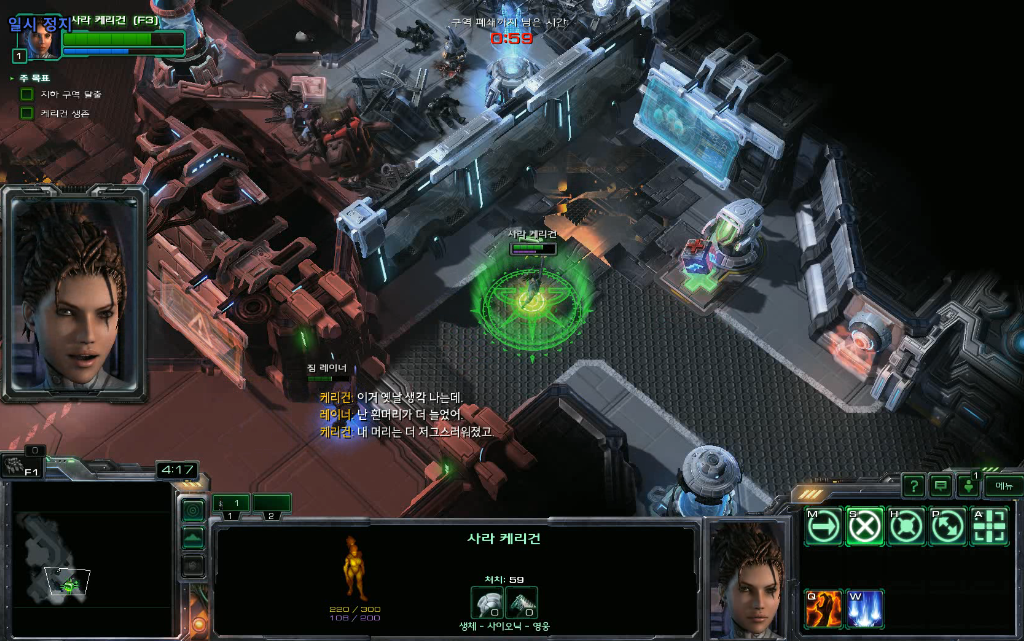Activate the Attack command crosshair
Image resolution: width=1024 pixels, height=641 pixels.
989,526
